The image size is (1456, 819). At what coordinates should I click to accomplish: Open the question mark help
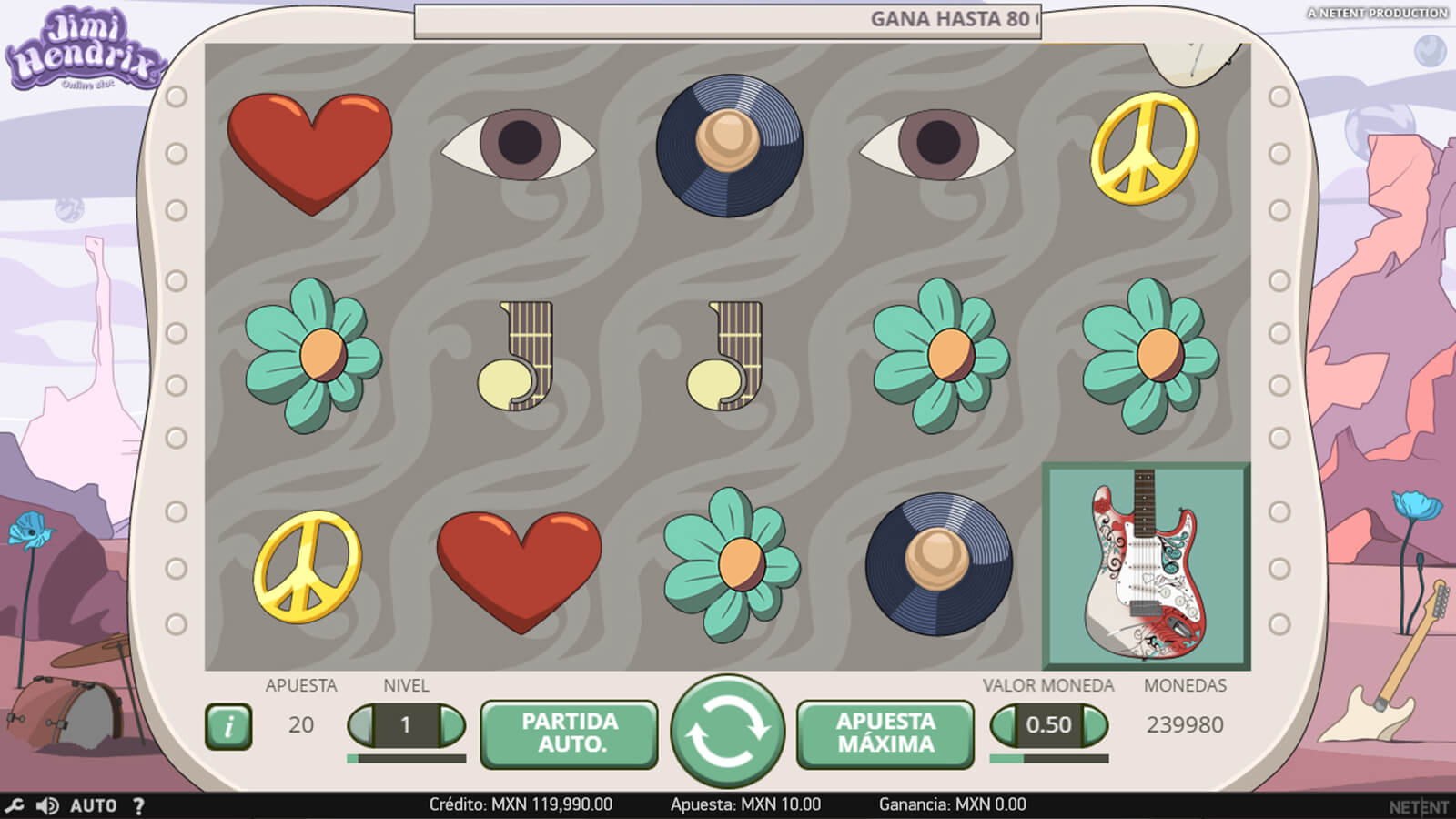(x=138, y=805)
